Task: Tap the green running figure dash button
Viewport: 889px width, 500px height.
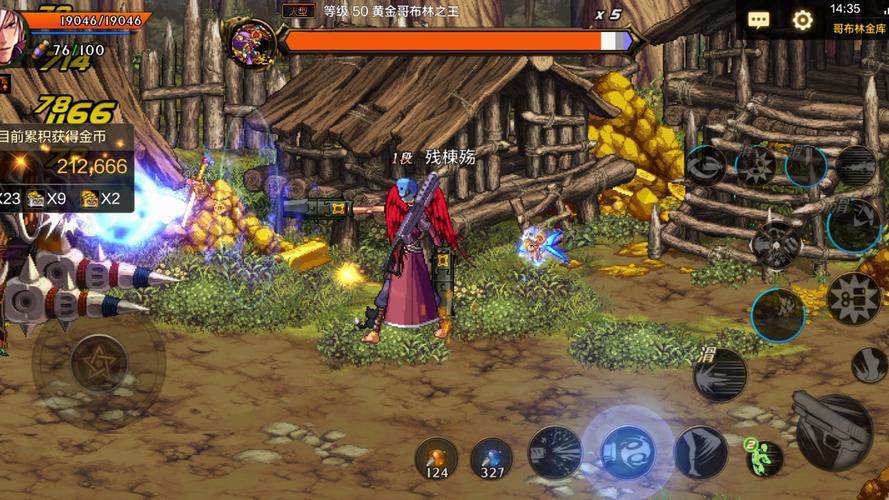Action: click(763, 456)
